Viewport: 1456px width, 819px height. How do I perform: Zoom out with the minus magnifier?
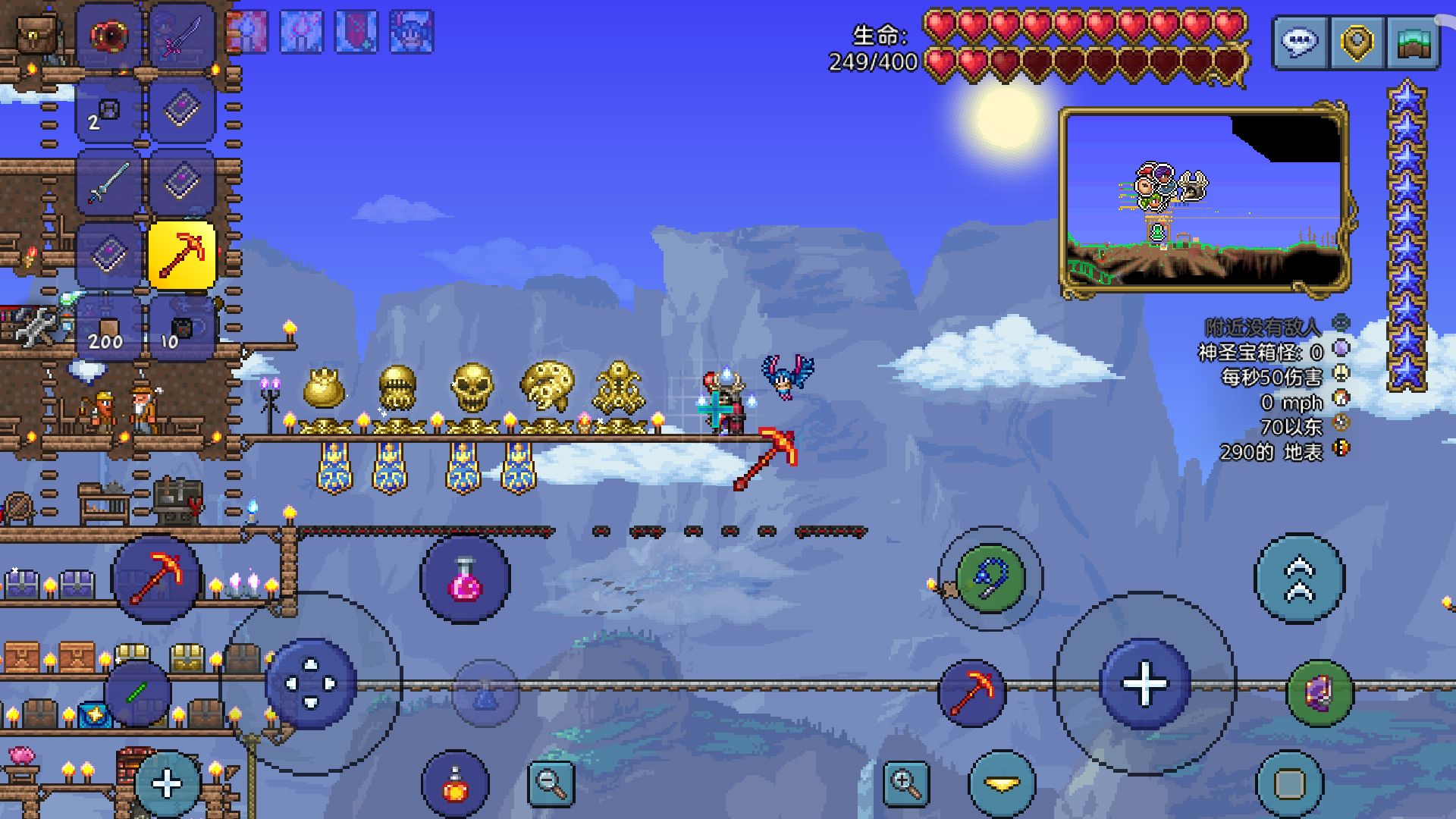[551, 784]
